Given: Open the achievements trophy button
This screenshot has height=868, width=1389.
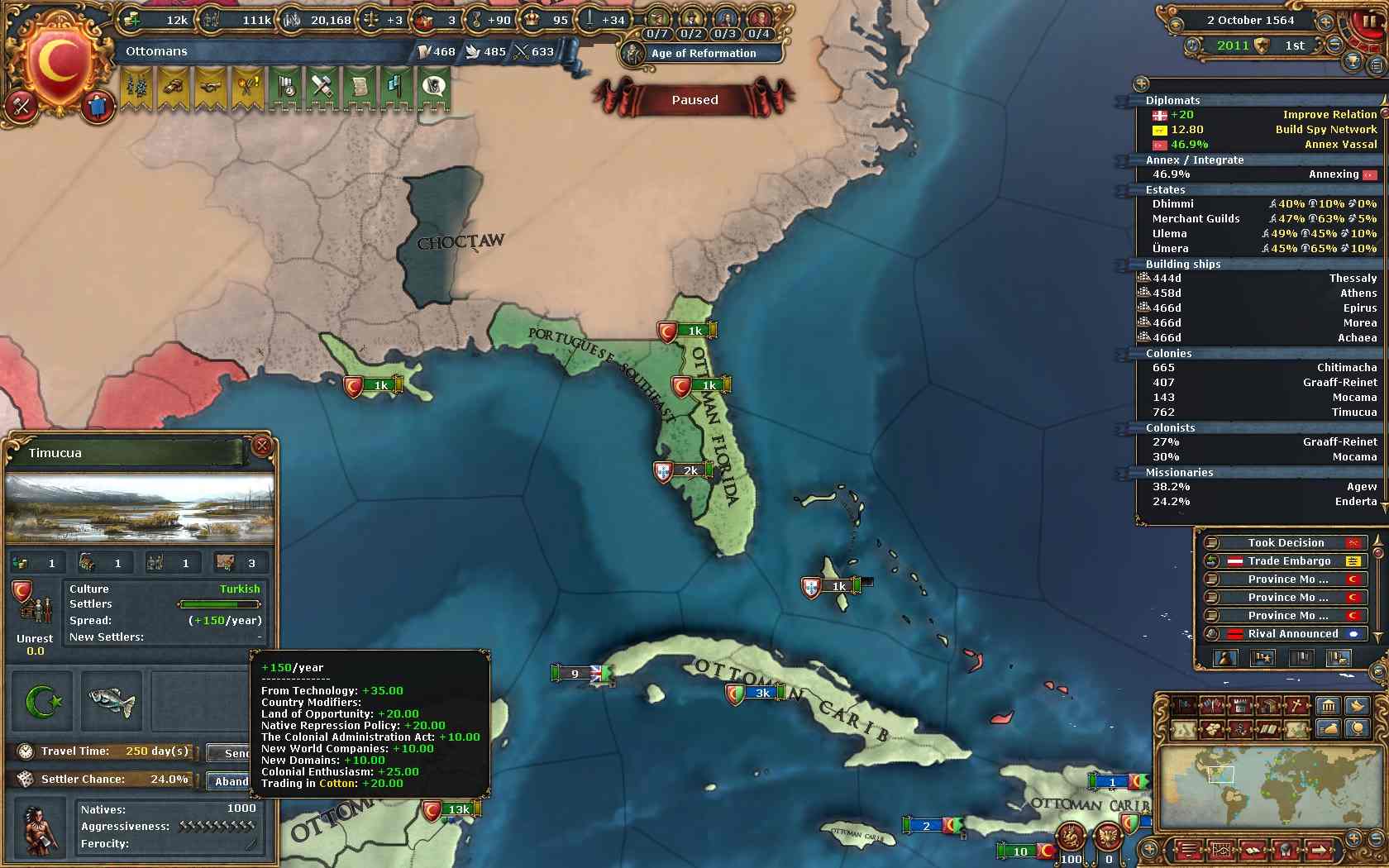Looking at the screenshot, I should point(1353,61).
